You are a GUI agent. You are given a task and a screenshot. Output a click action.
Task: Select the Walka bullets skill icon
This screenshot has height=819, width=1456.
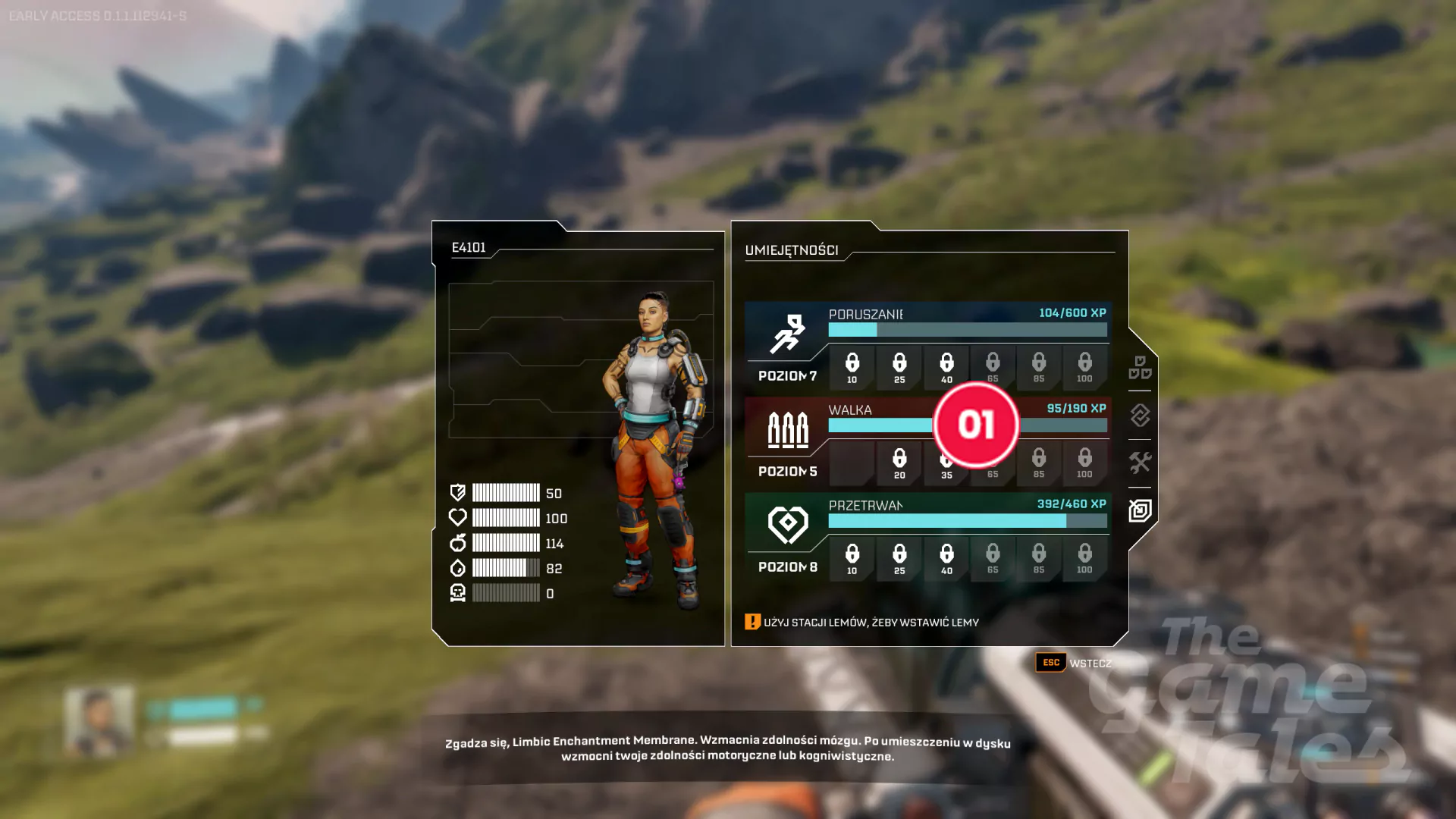point(787,430)
